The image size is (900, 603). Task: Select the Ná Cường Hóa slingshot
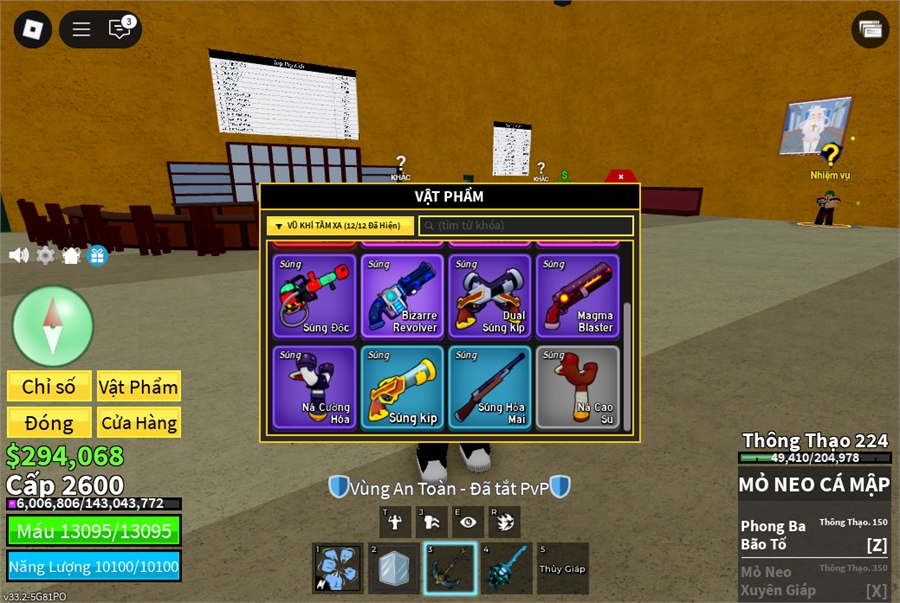click(314, 387)
